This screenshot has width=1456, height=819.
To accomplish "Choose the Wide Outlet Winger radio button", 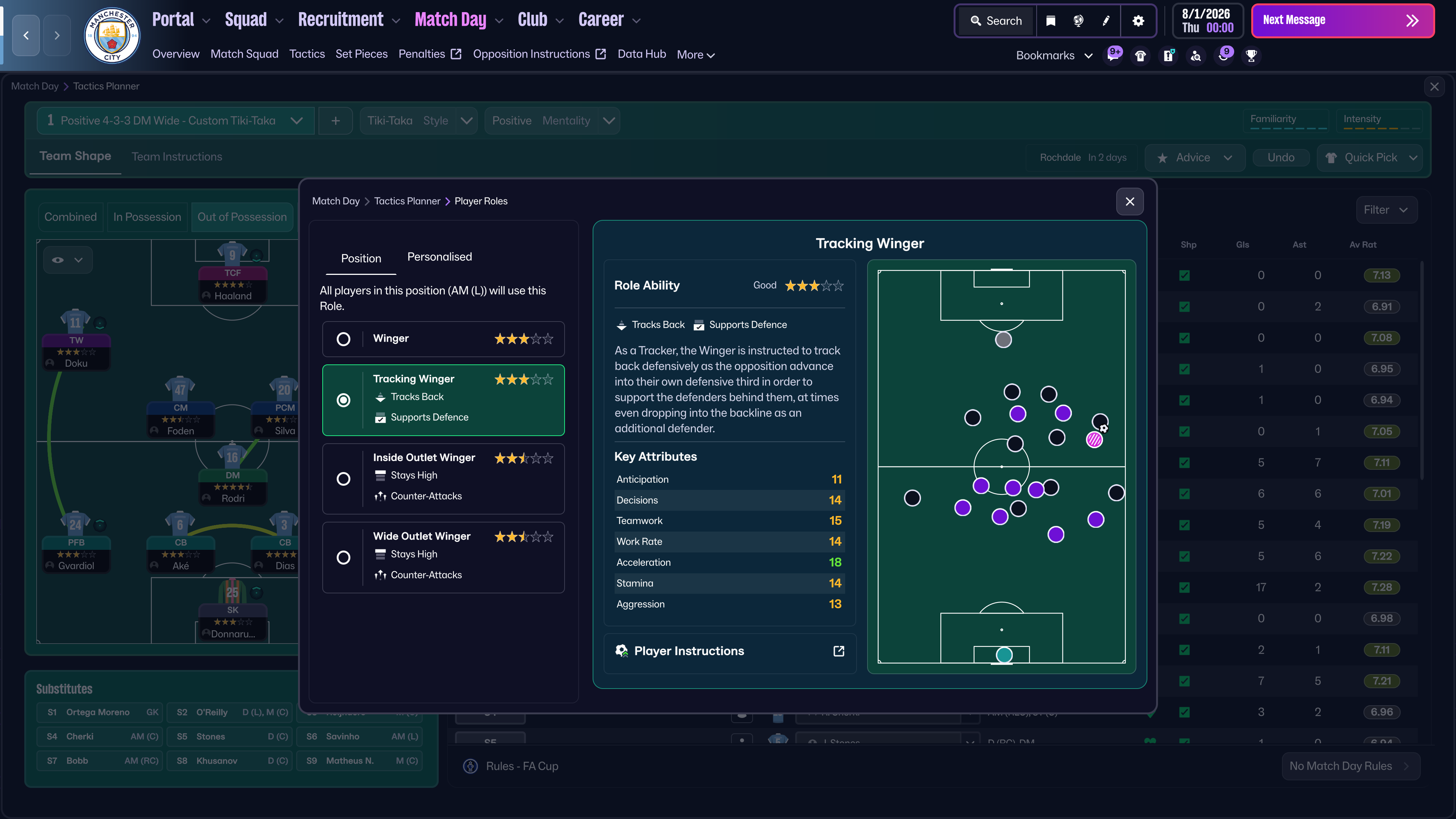I will 343,557.
